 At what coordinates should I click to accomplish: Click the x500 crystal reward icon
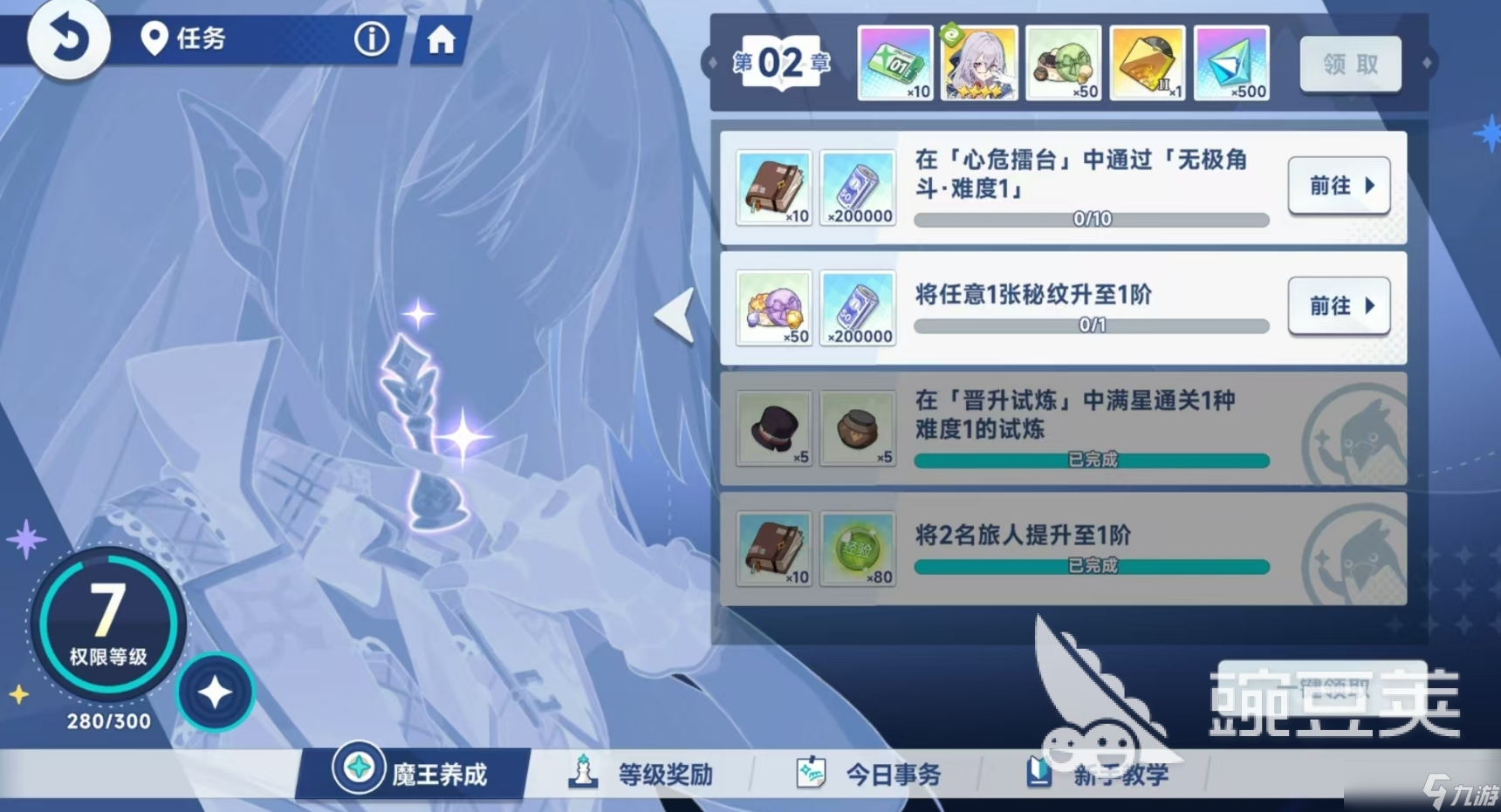pyautogui.click(x=1232, y=62)
